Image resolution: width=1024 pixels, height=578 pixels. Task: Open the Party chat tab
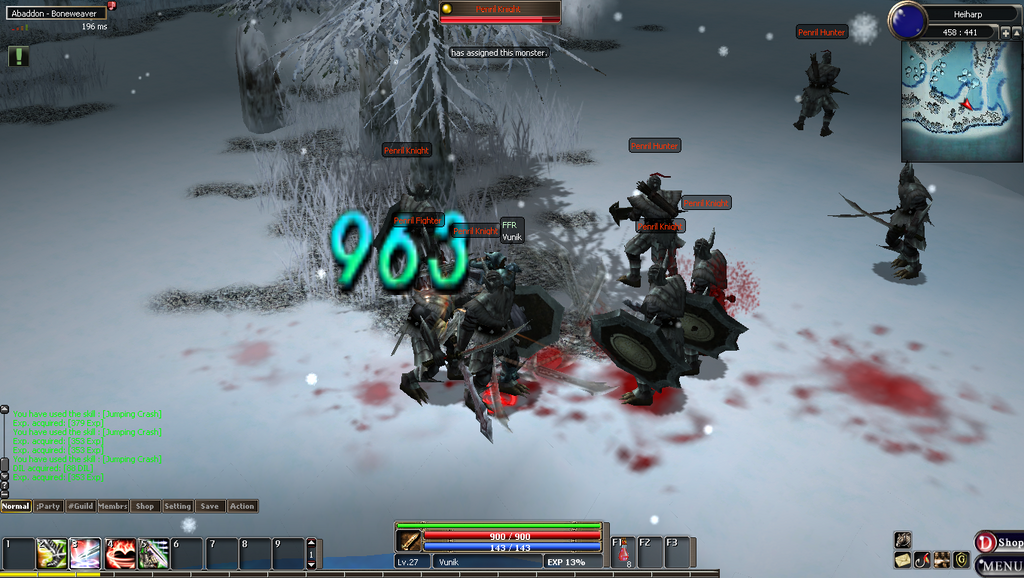48,506
